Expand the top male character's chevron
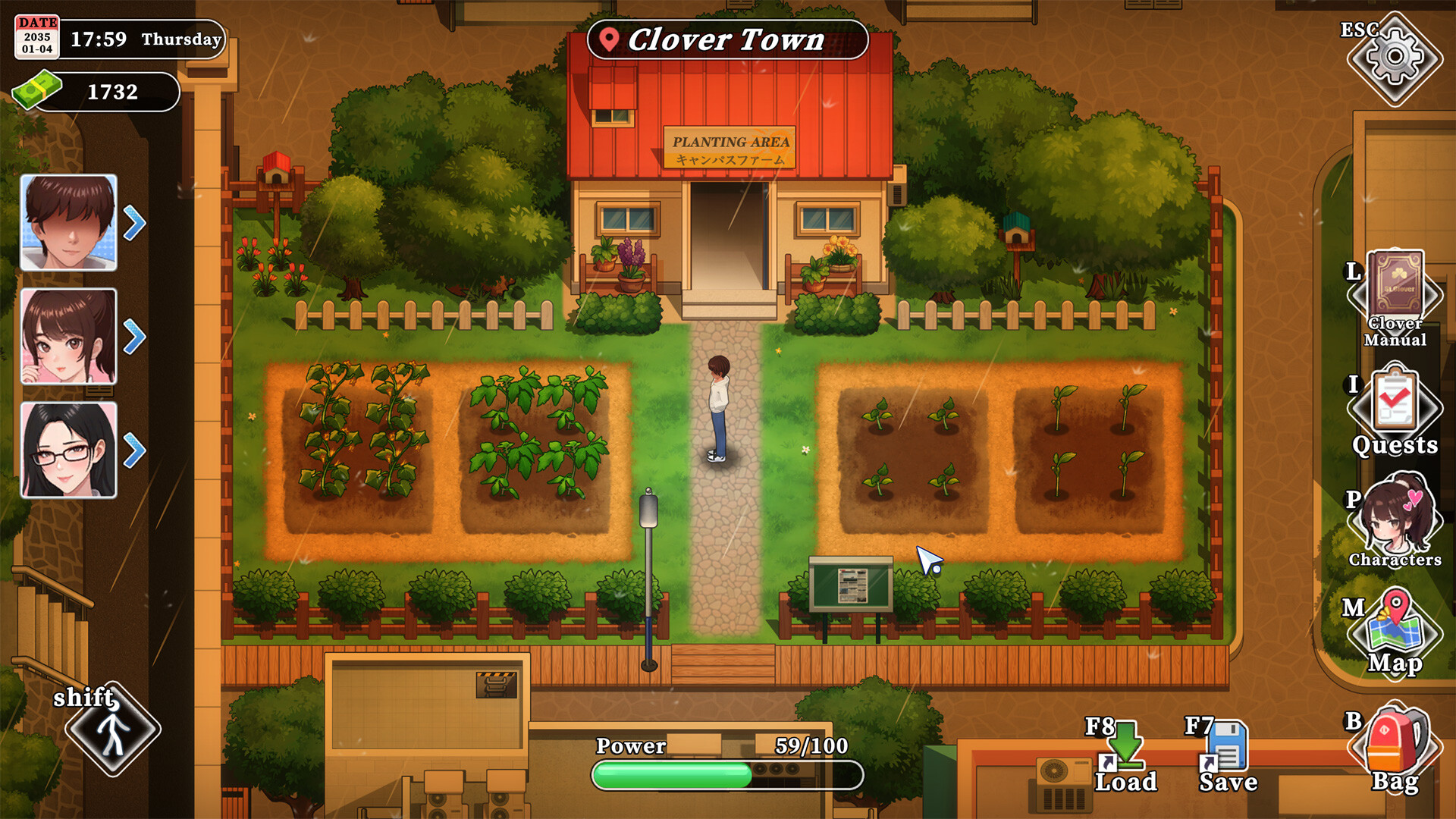 point(135,222)
